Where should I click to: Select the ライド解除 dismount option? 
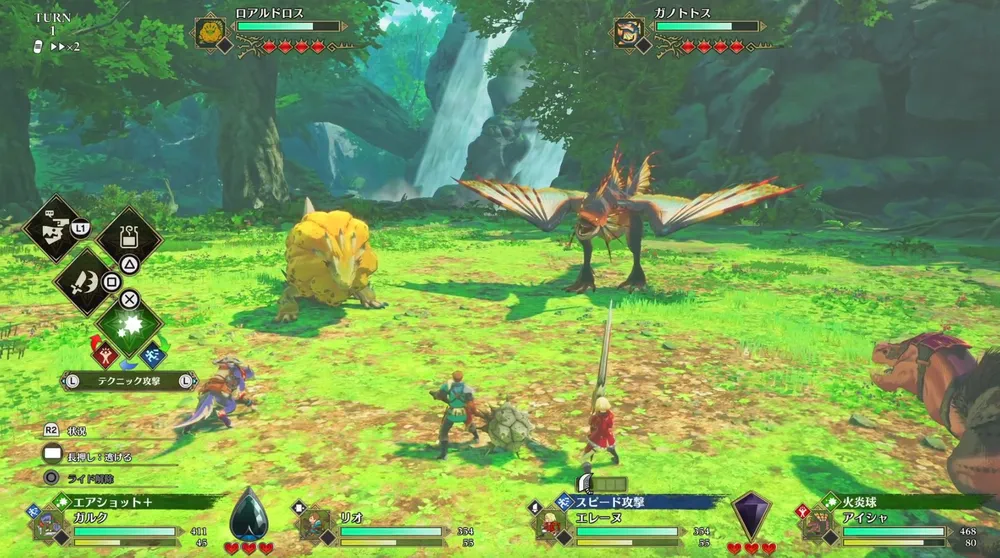88,478
